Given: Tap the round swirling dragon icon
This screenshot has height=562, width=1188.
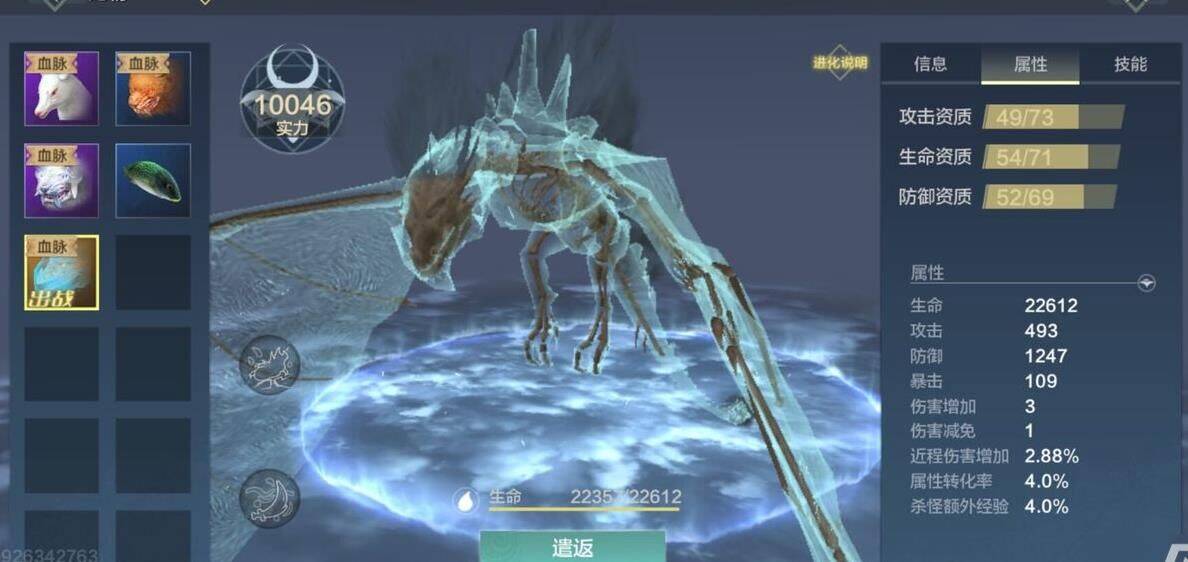Looking at the screenshot, I should 270,497.
